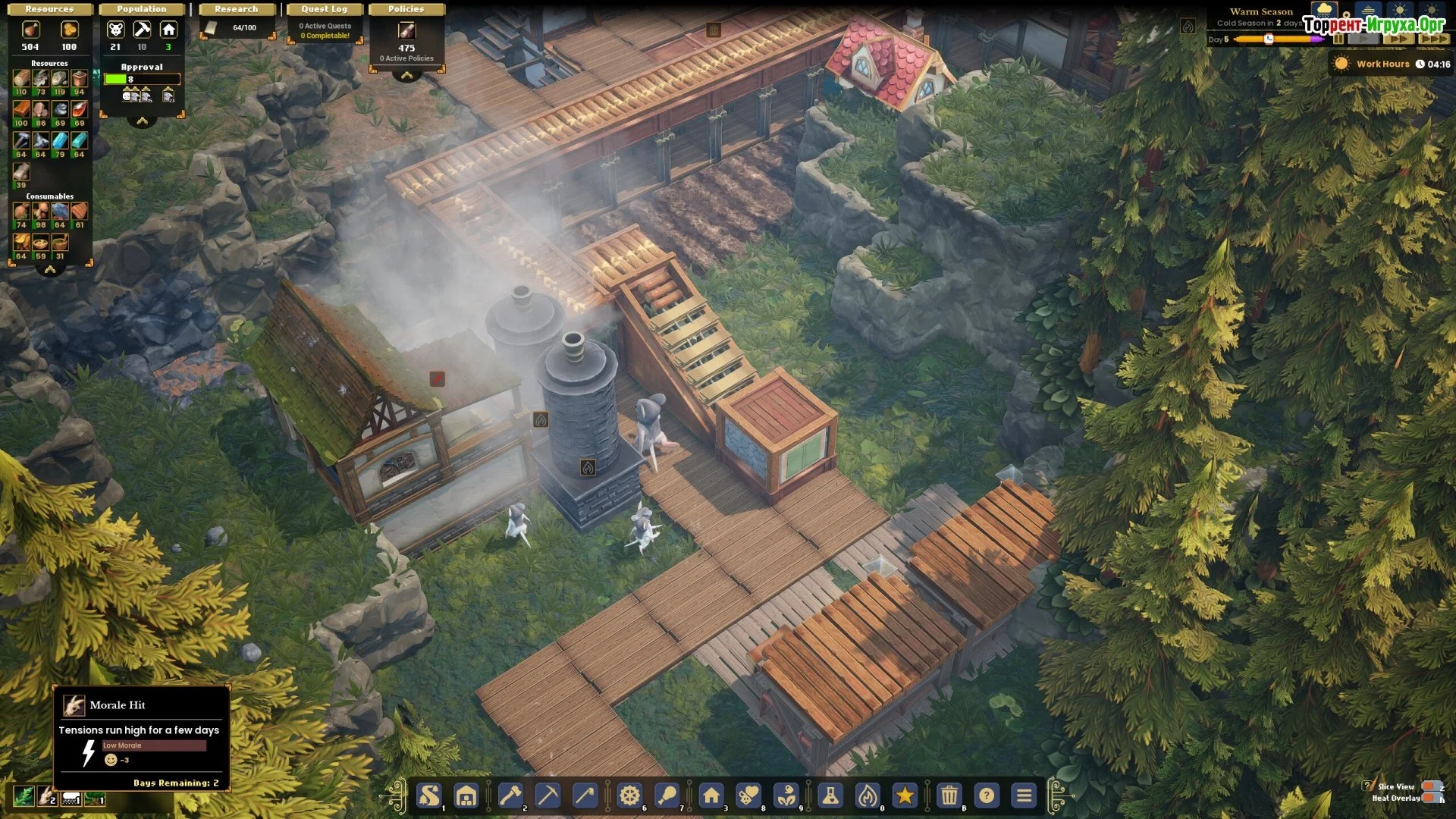This screenshot has width=1456, height=819.
Task: Select the trash can demolish tool
Action: 949,795
